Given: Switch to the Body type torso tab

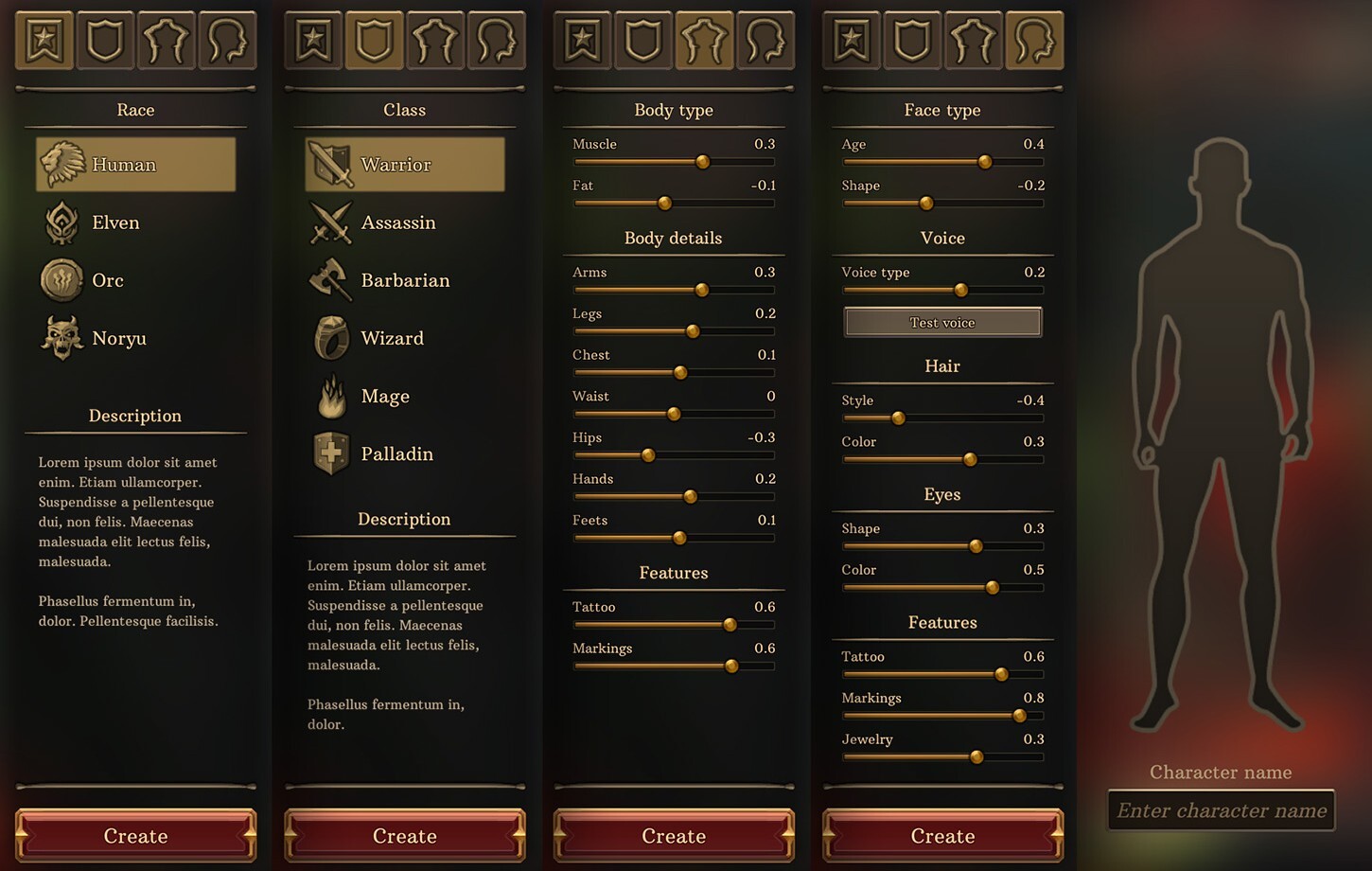Looking at the screenshot, I should (x=704, y=40).
